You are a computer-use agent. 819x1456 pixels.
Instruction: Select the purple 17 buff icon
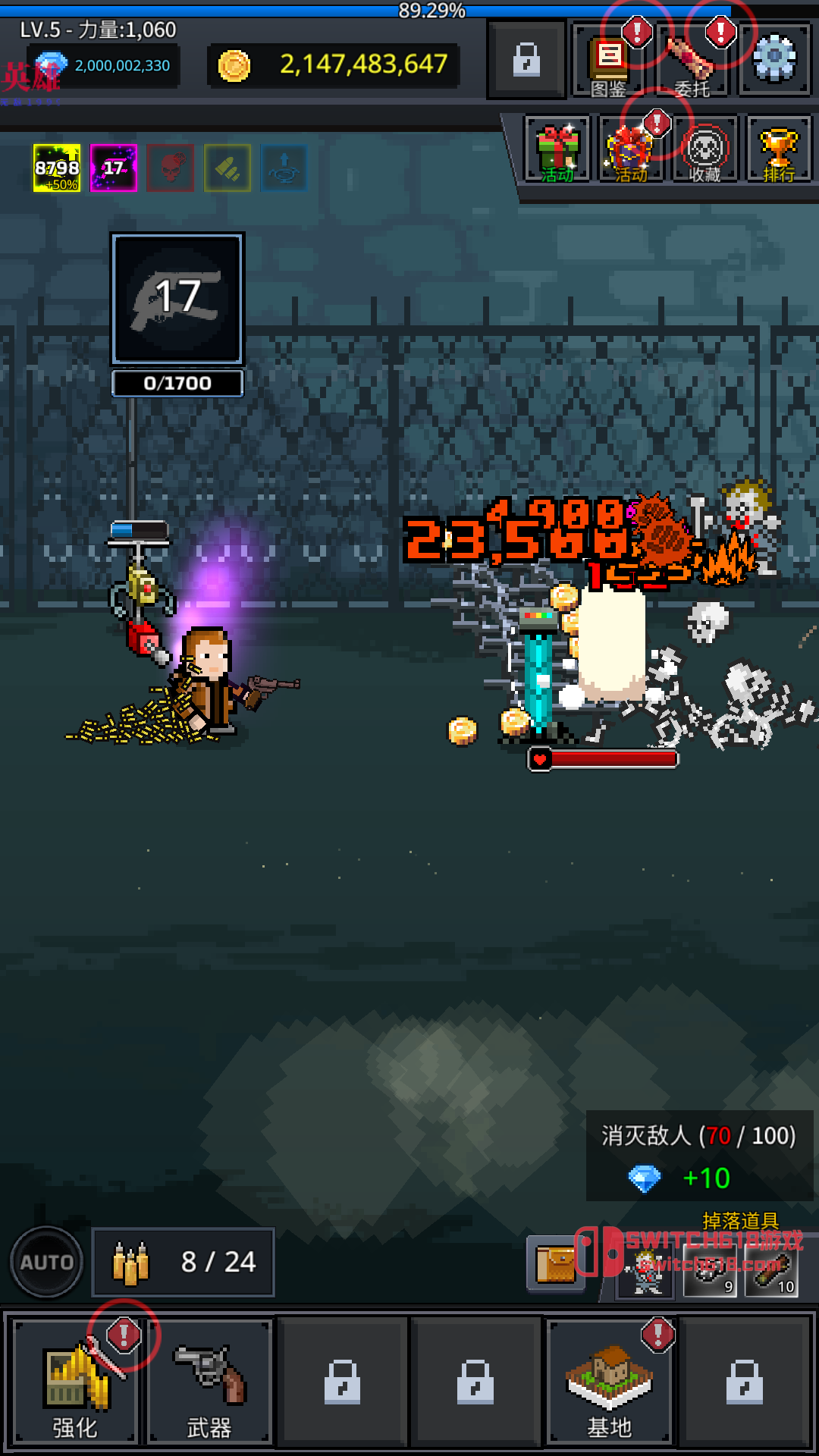(114, 168)
